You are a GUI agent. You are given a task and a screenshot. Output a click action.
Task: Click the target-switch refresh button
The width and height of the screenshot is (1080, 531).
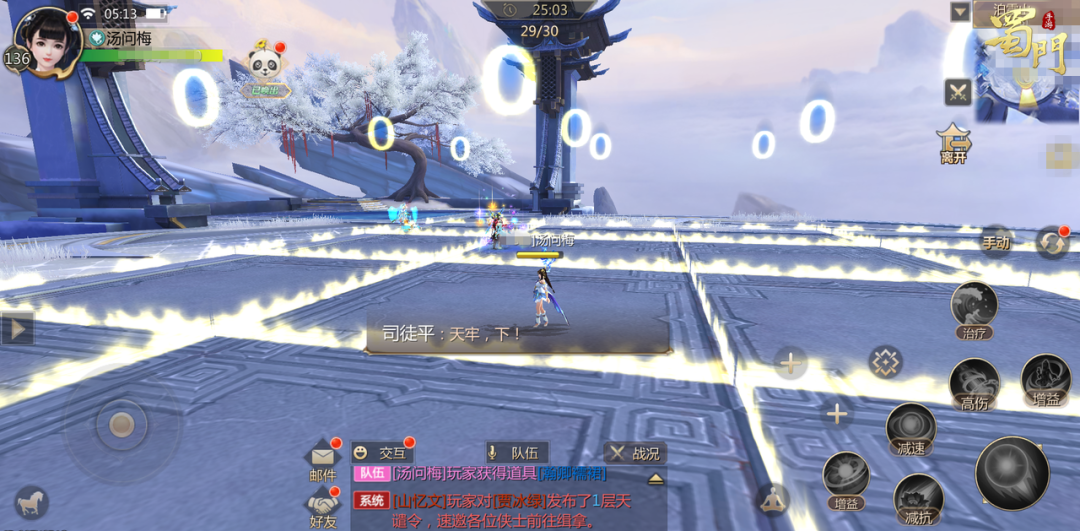coord(1051,243)
